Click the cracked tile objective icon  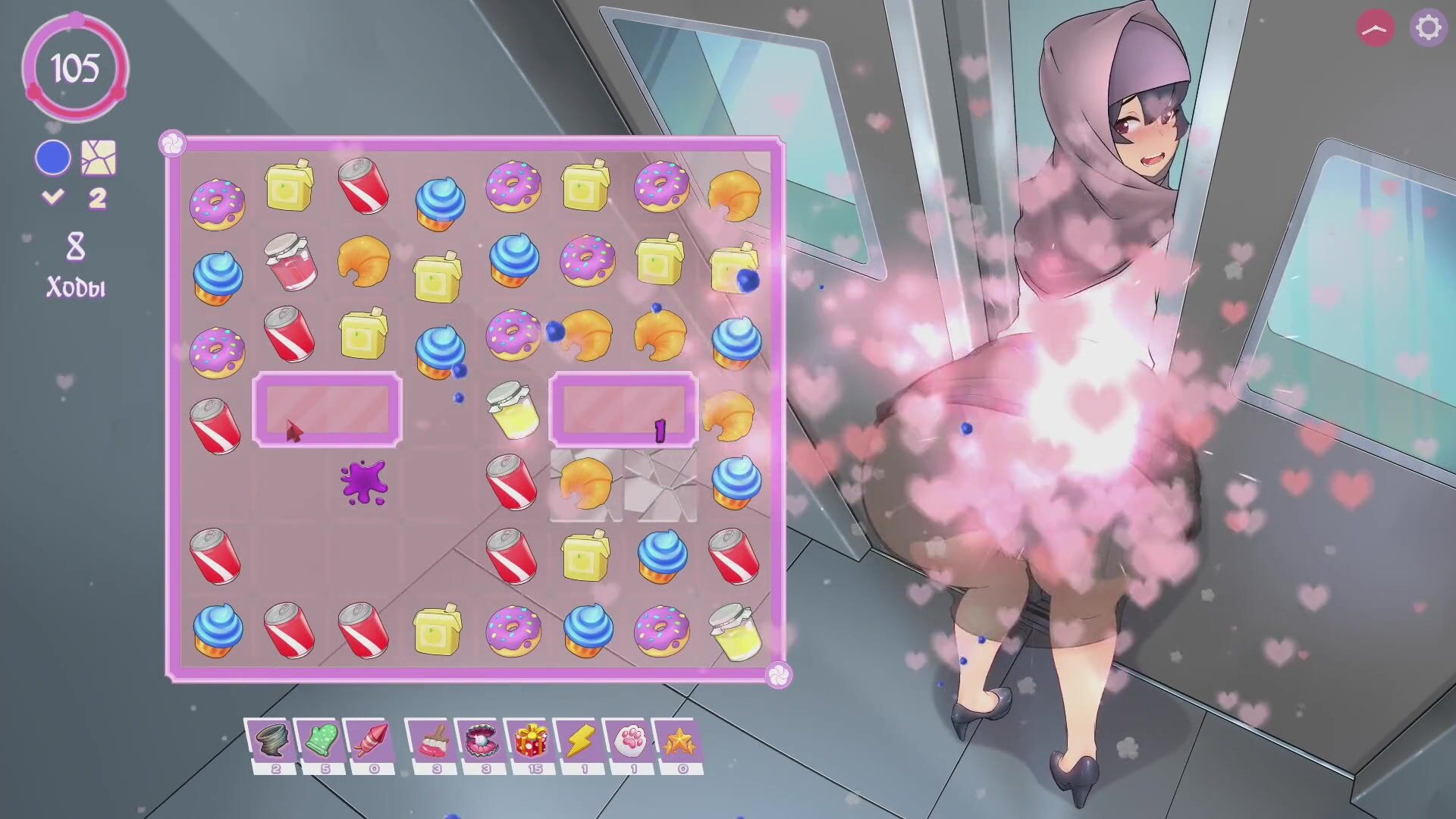click(x=99, y=158)
